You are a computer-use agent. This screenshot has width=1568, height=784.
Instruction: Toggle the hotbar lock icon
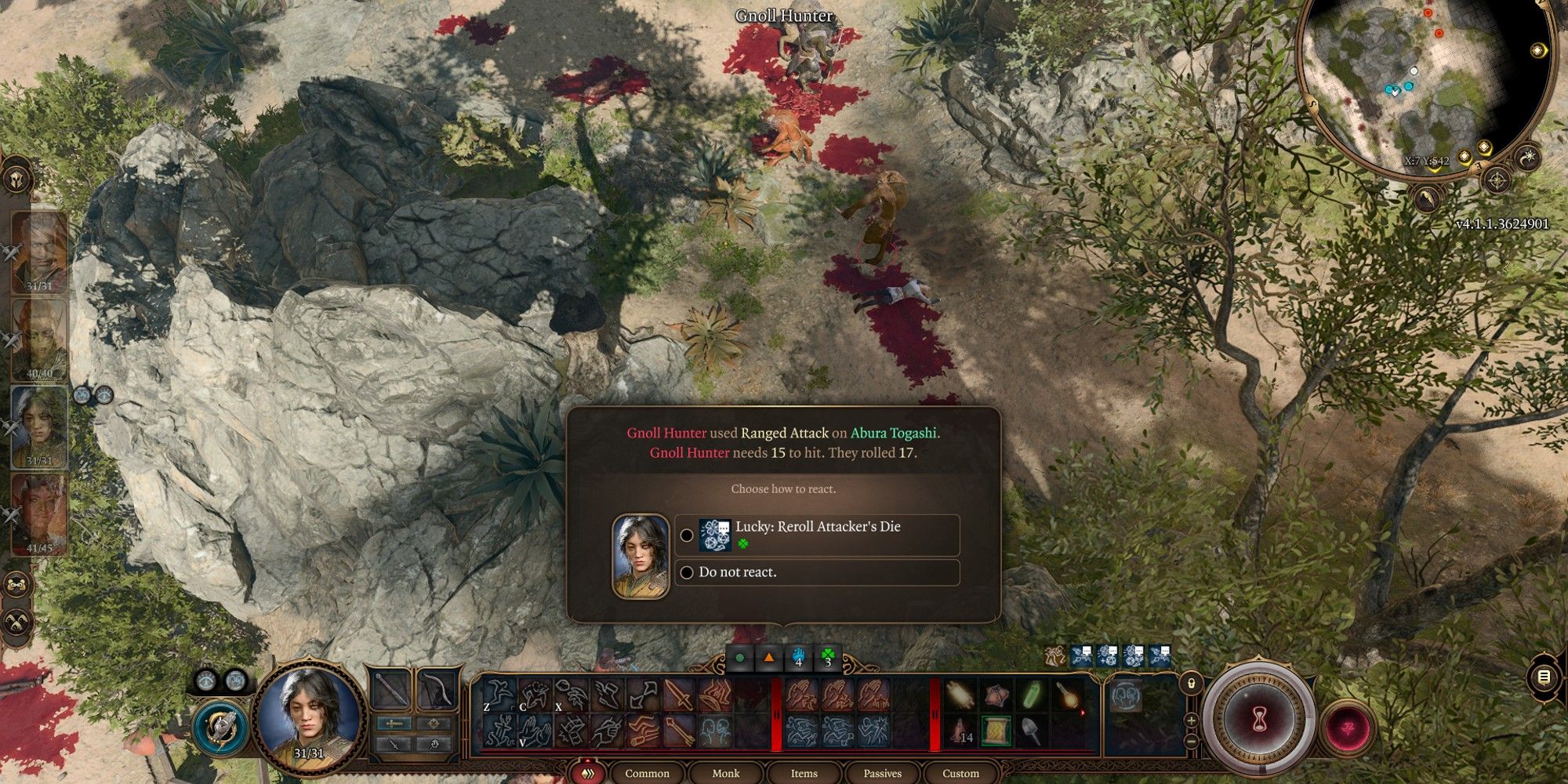1191,684
